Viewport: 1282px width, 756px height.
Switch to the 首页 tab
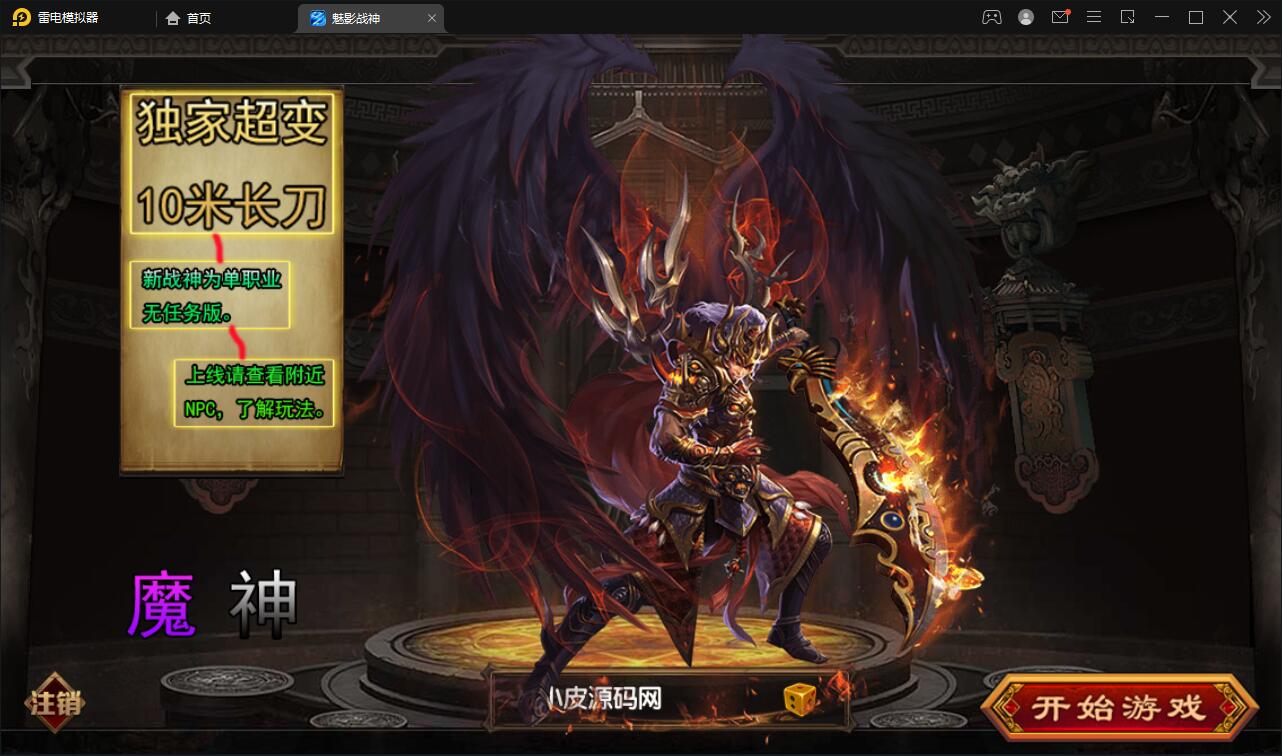pos(188,17)
